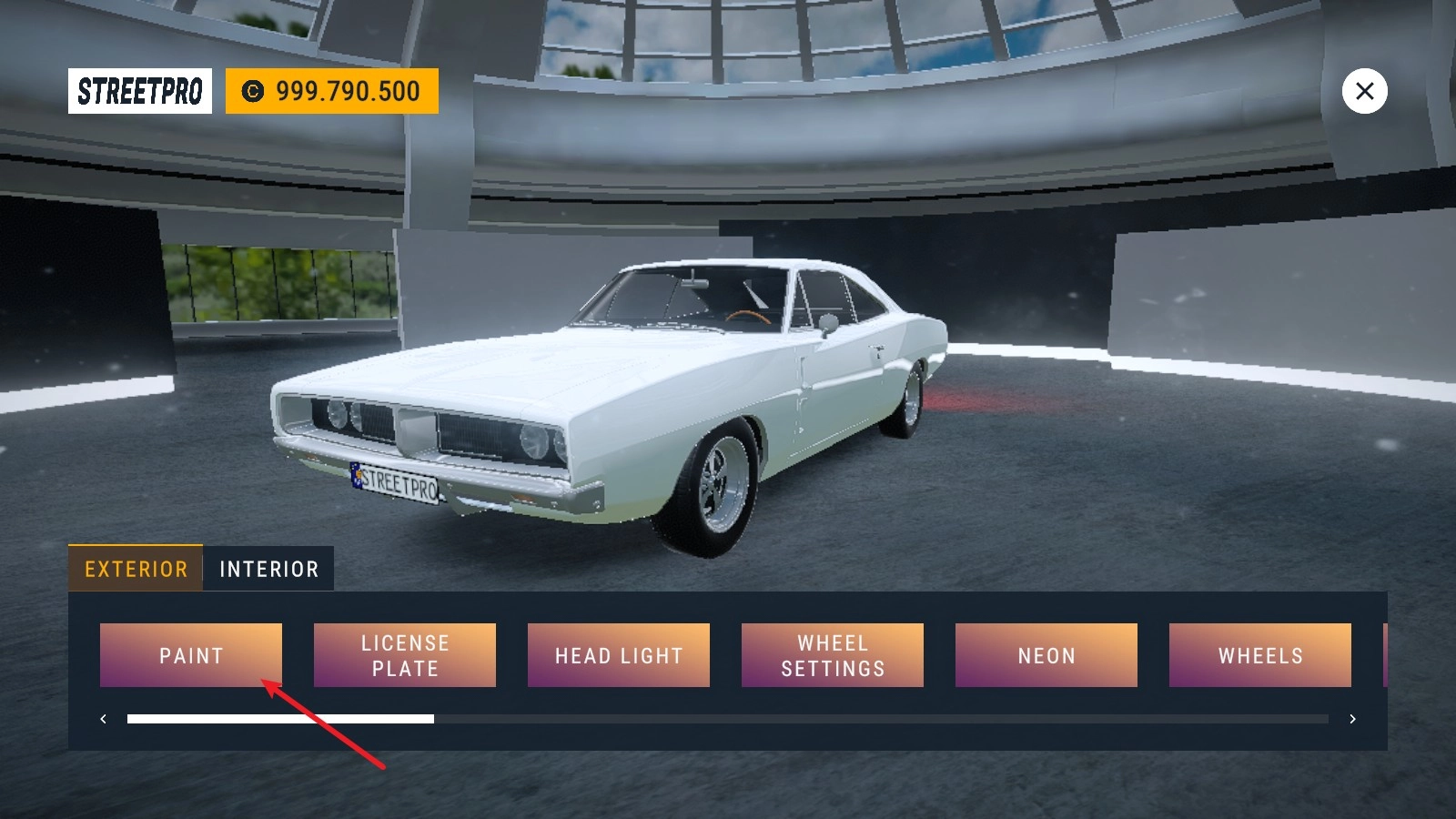Click the right arrow on the options scrollbar
Screen dimensions: 1456x819
click(x=1353, y=719)
